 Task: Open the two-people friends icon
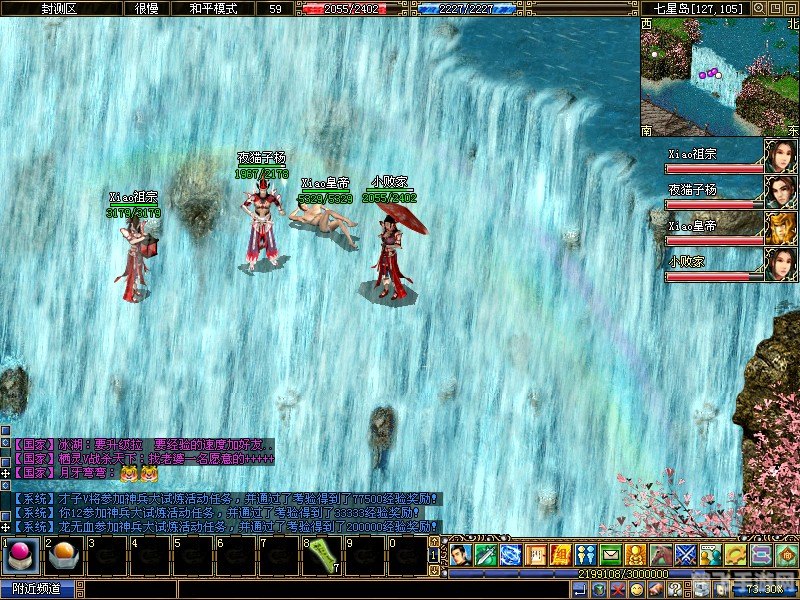(x=586, y=553)
